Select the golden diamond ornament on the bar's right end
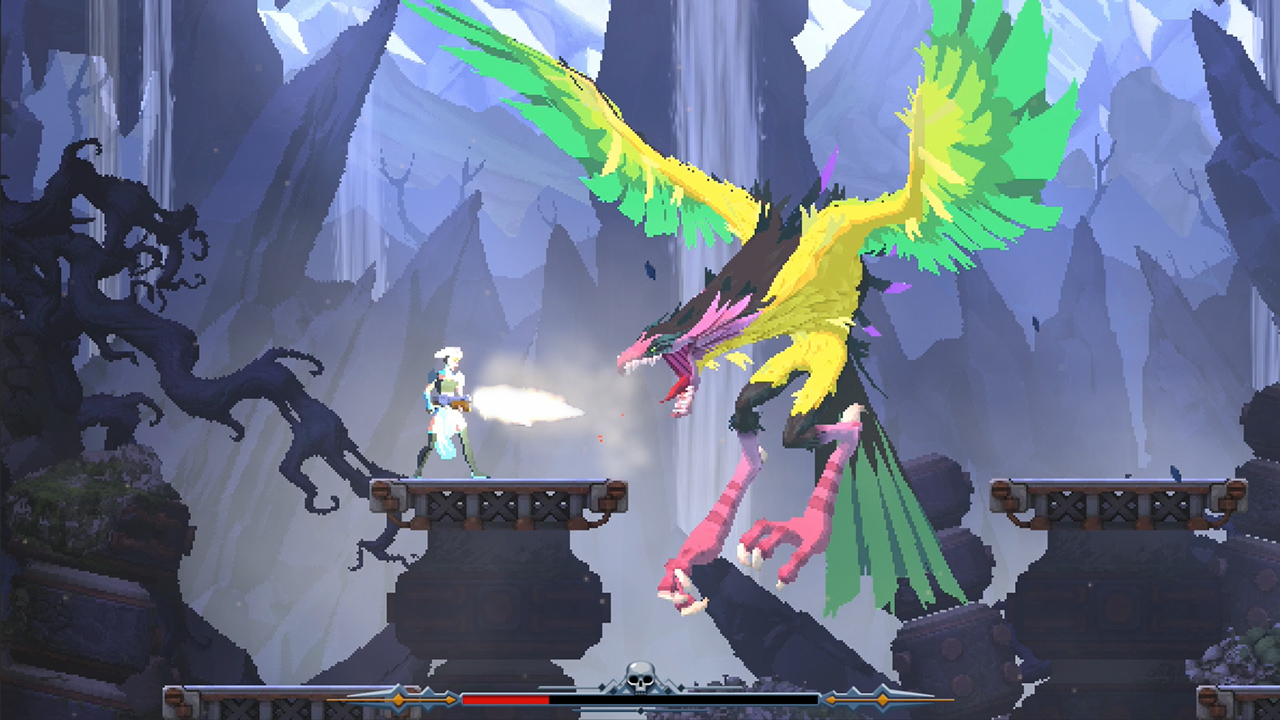This screenshot has height=720, width=1280. tap(883, 700)
